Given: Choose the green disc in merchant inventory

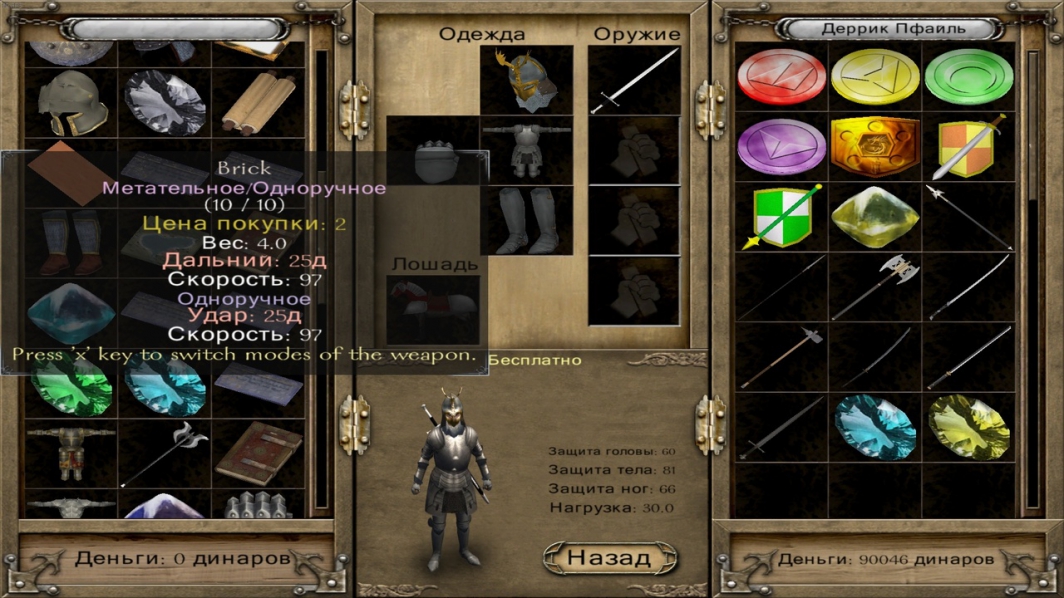Looking at the screenshot, I should click(968, 77).
